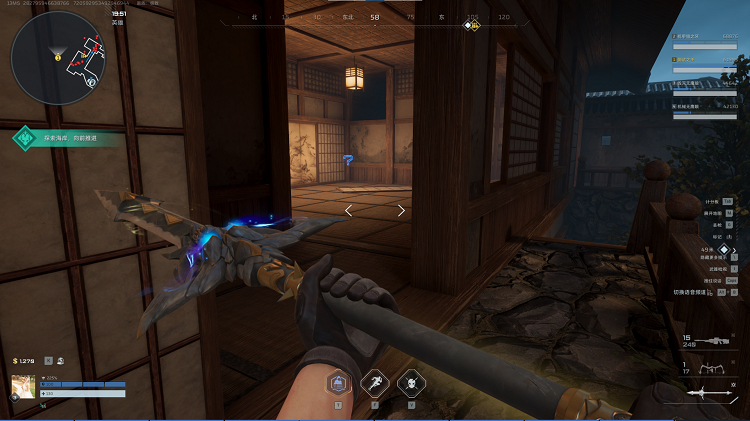Viewport: 750px width, 421px height.
Task: Select the yellow highlighted teammate entry
Action: pyautogui.click(x=706, y=60)
